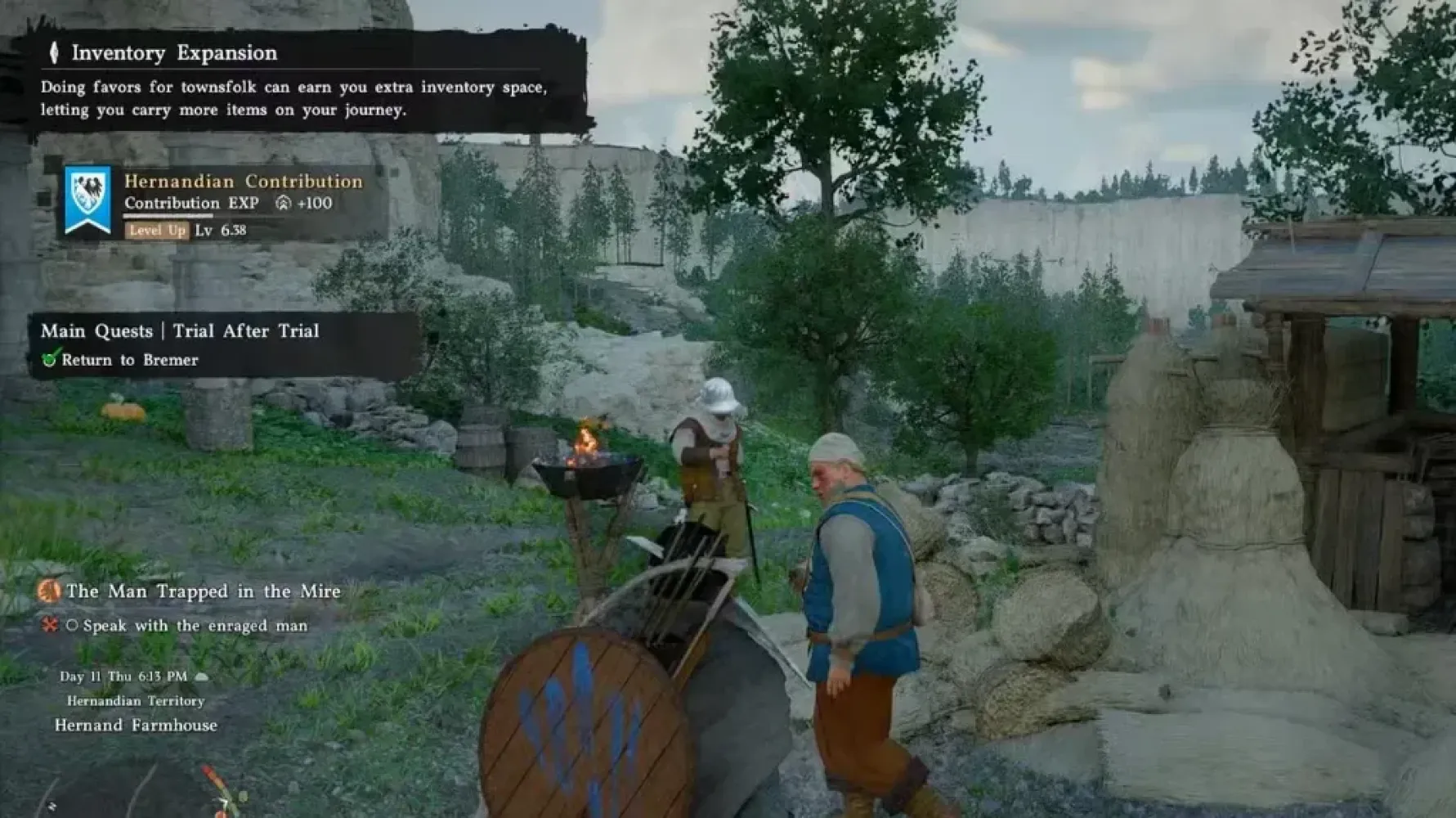This screenshot has height=818, width=1456.
Task: Click the Hernandian Contribution banner icon
Action: pos(87,200)
